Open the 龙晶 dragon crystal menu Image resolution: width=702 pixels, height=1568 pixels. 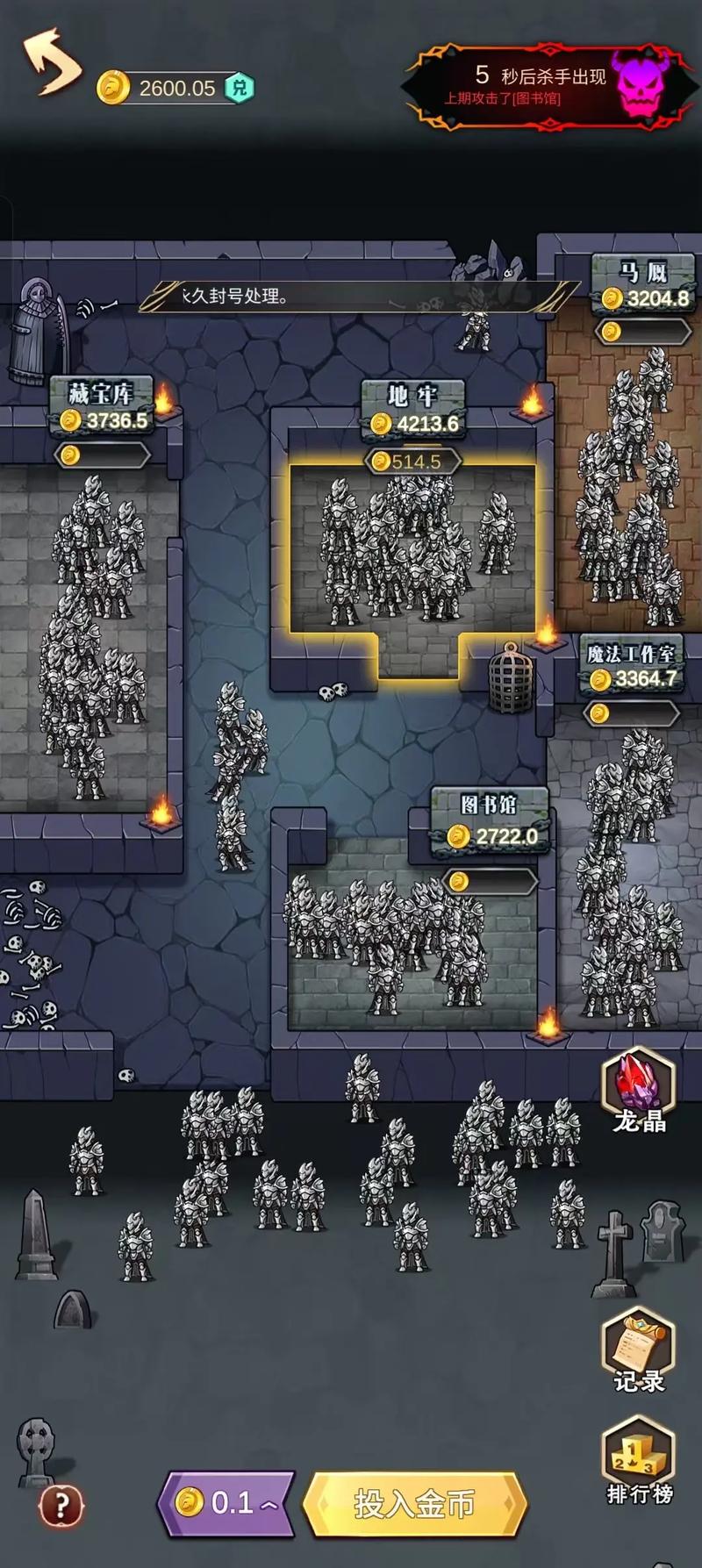click(639, 1091)
